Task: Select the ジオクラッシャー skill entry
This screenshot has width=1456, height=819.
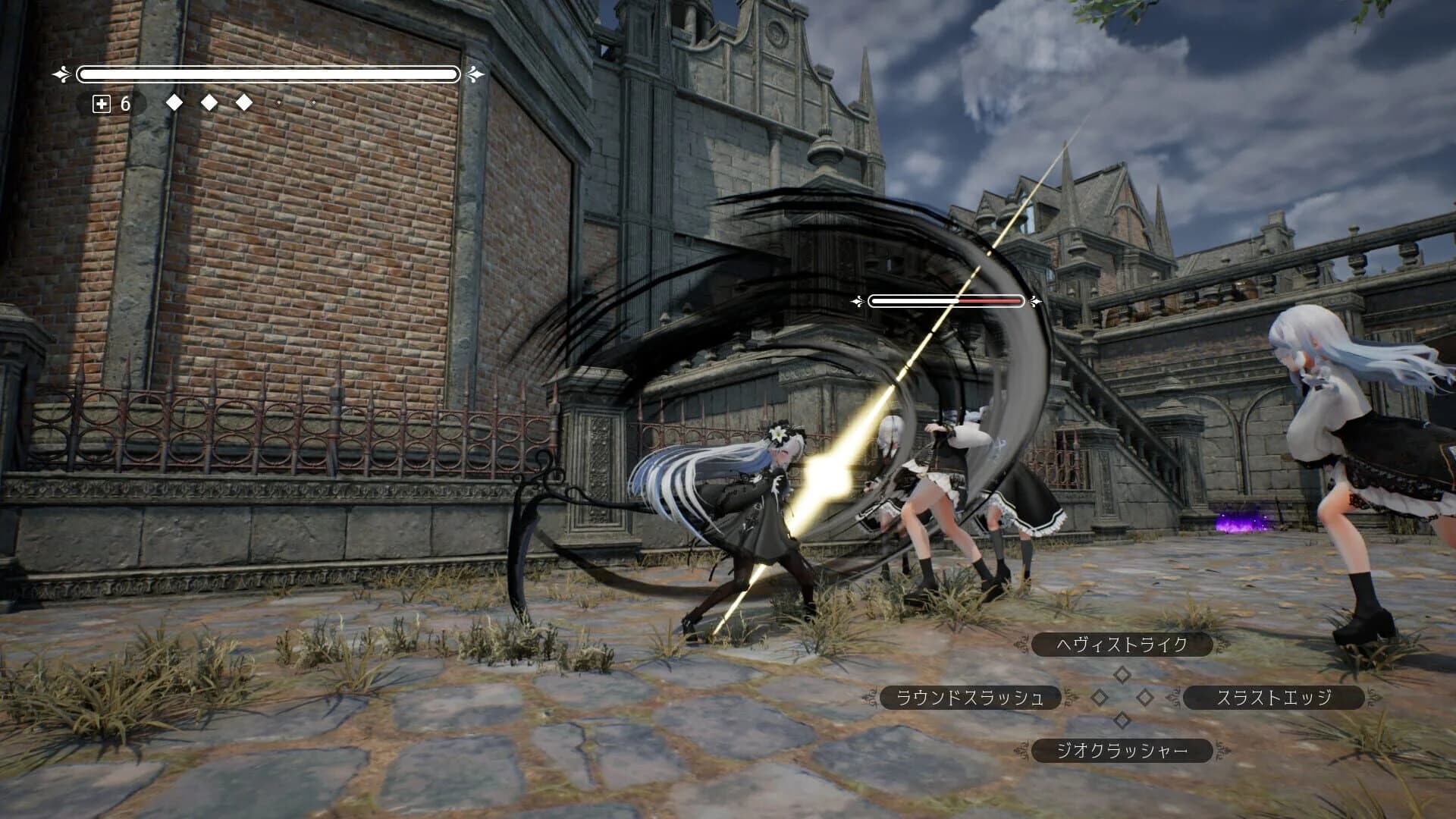Action: (x=1120, y=751)
